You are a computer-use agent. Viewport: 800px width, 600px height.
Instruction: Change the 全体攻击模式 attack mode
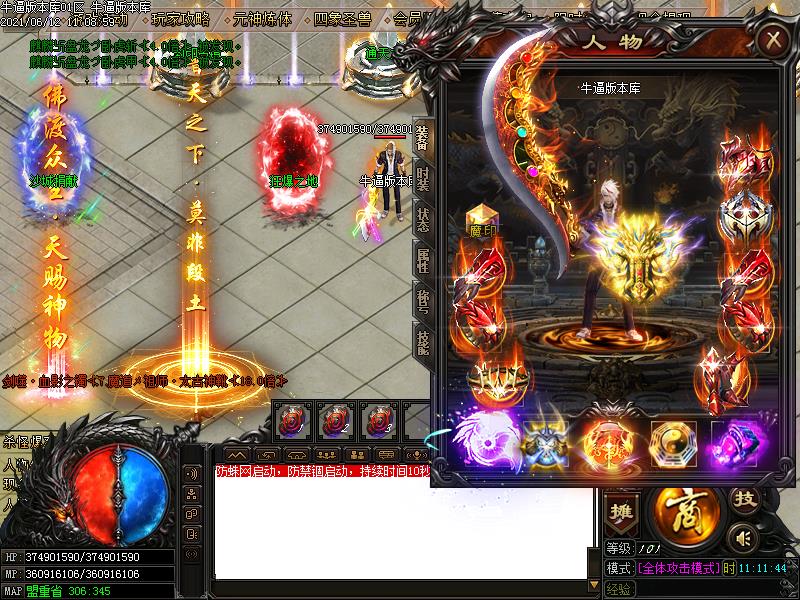tap(680, 567)
